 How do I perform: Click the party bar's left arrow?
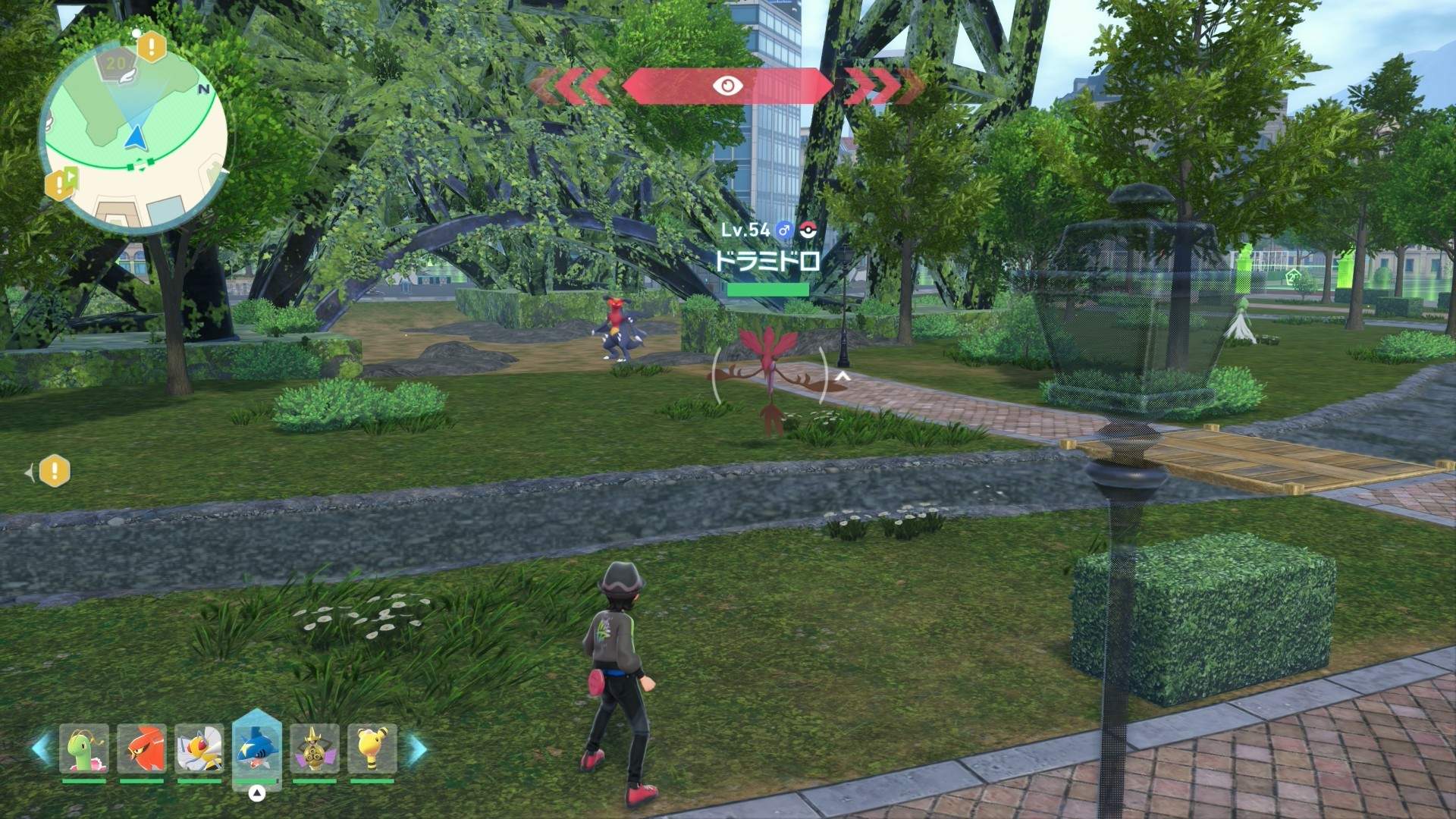coord(41,748)
